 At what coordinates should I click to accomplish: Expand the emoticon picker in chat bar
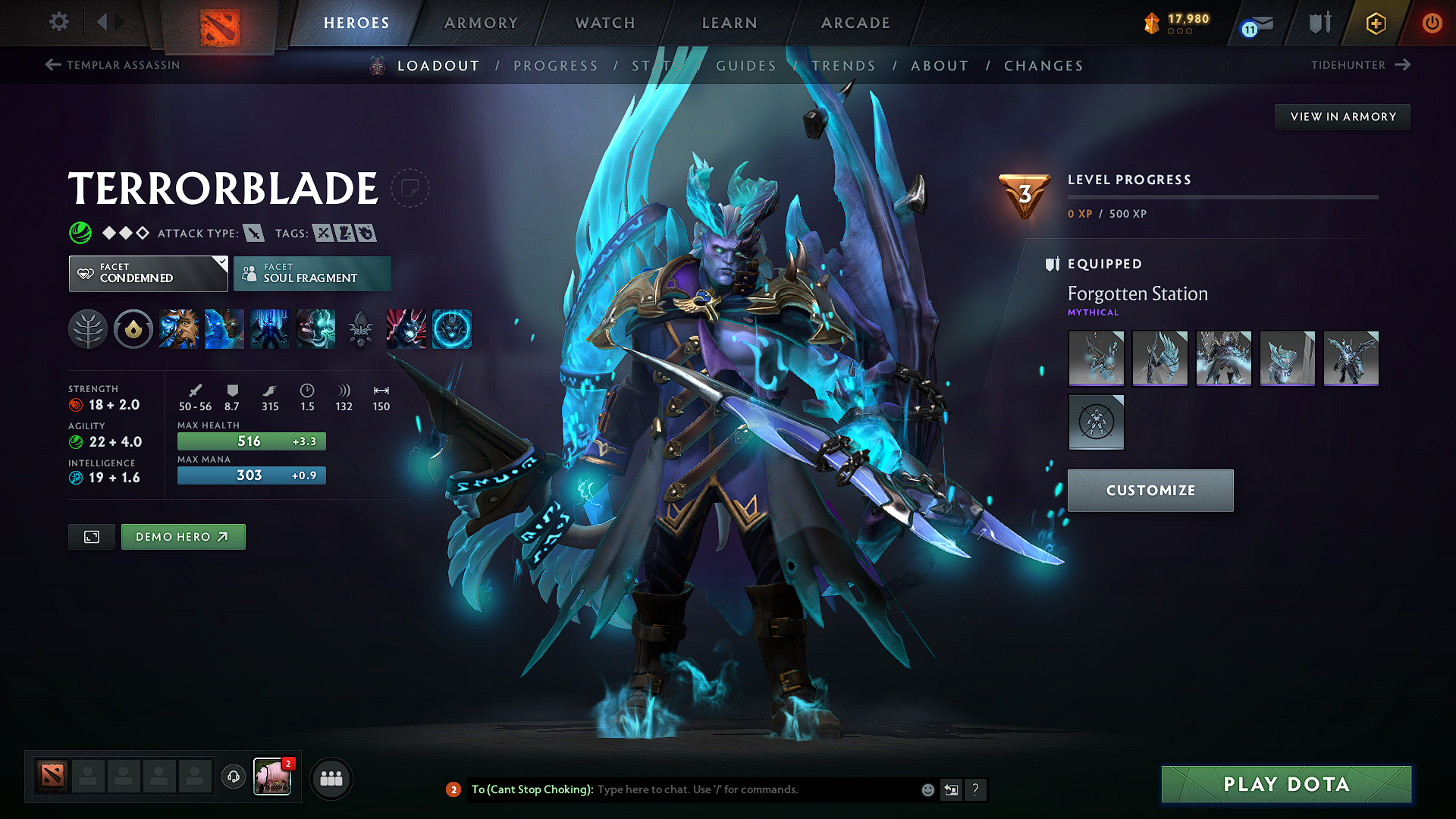coord(927,789)
